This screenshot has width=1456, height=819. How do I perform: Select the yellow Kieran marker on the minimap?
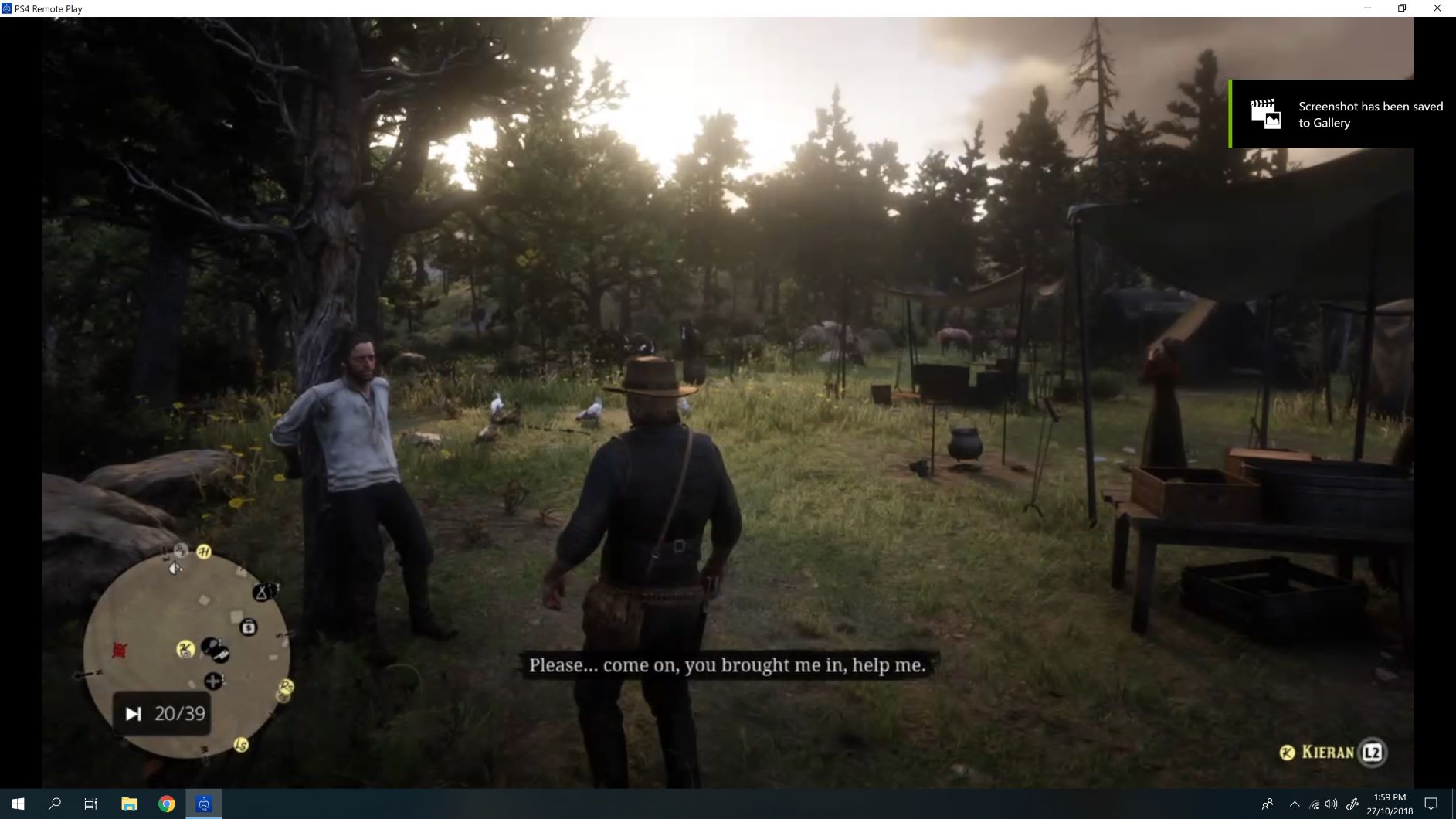pos(186,650)
